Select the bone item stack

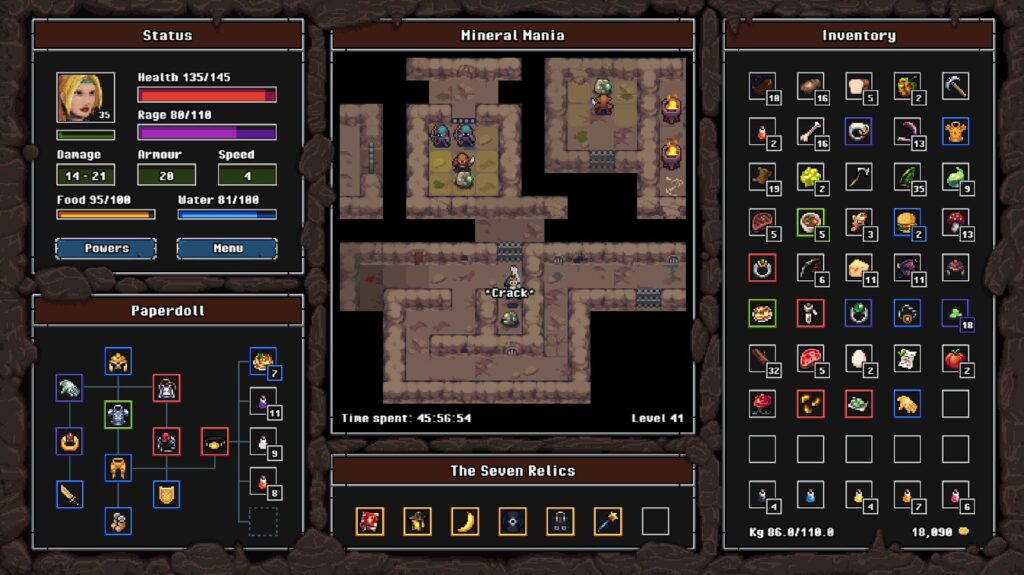tap(811, 132)
